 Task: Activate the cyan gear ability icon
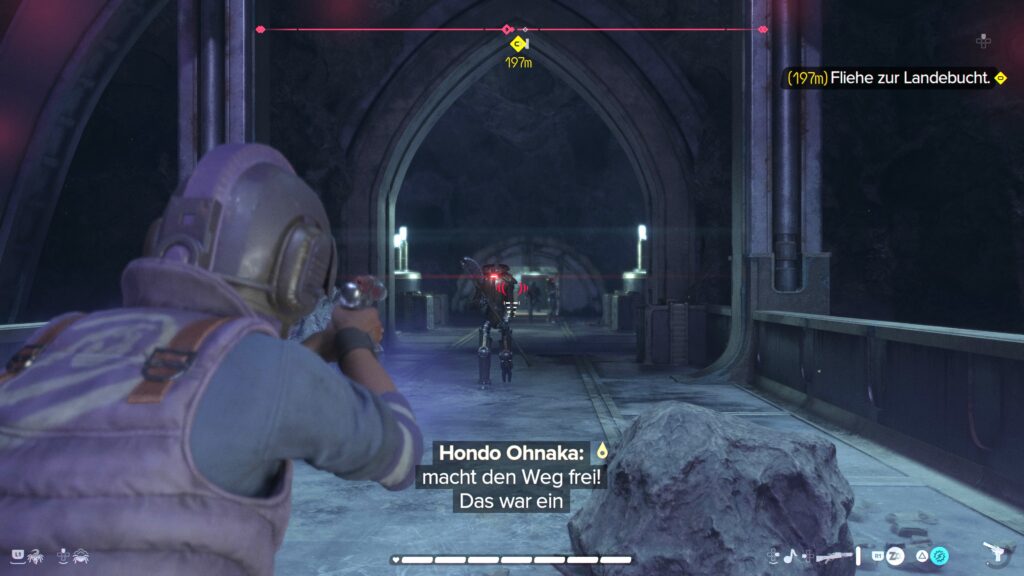pyautogui.click(x=939, y=556)
